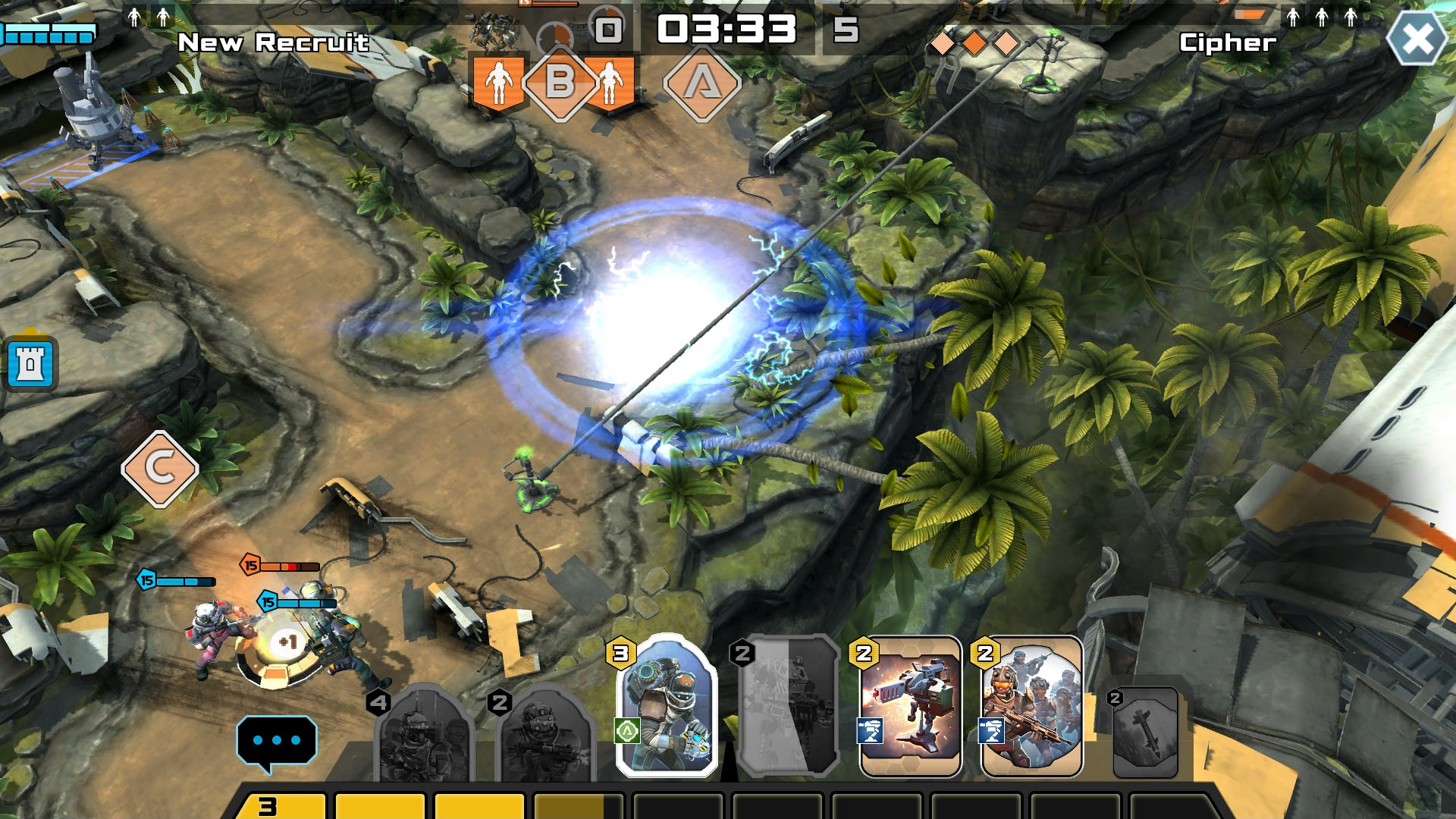
Task: Tap the blue tower icon
Action: (30, 364)
